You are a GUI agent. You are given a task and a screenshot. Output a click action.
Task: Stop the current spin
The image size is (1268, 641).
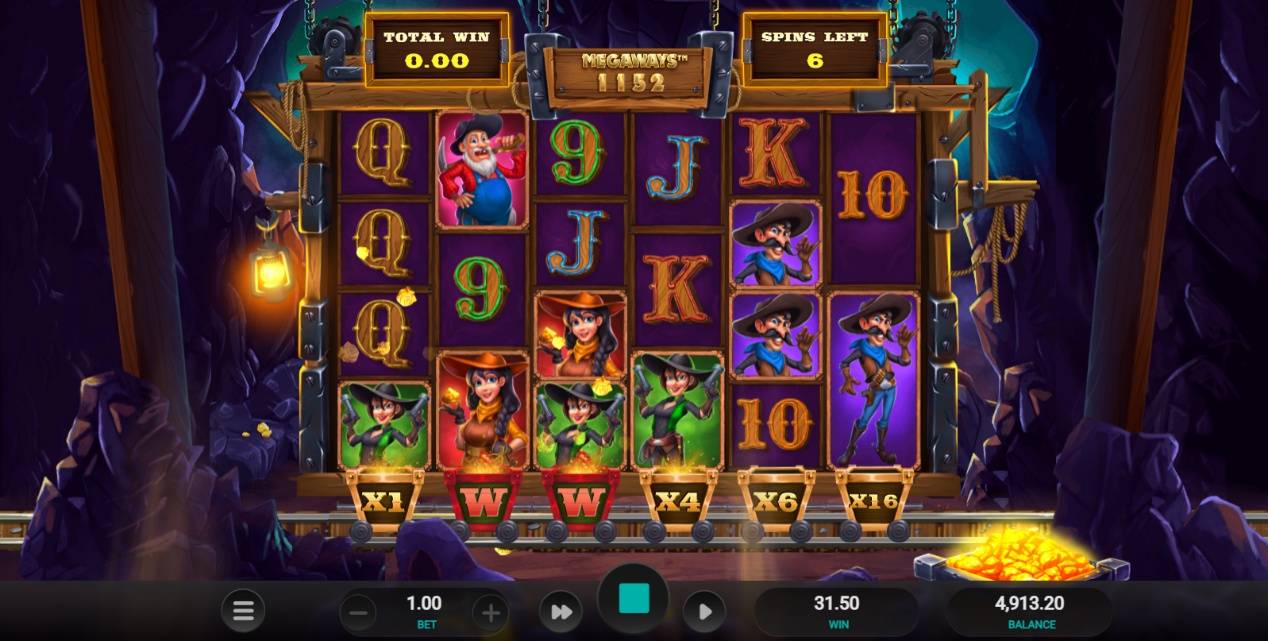633,600
